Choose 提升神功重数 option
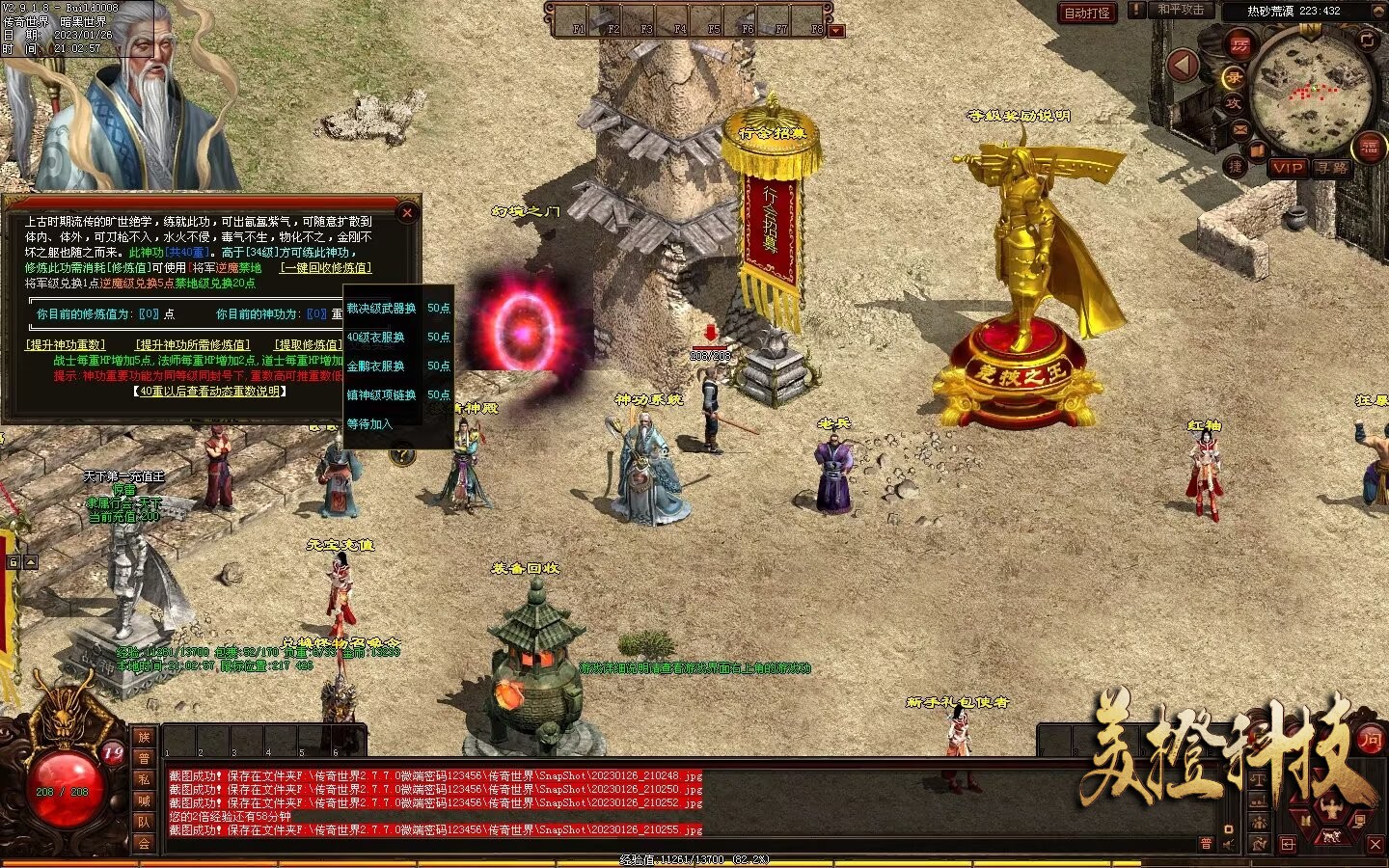Image resolution: width=1389 pixels, height=868 pixels. 66,344
